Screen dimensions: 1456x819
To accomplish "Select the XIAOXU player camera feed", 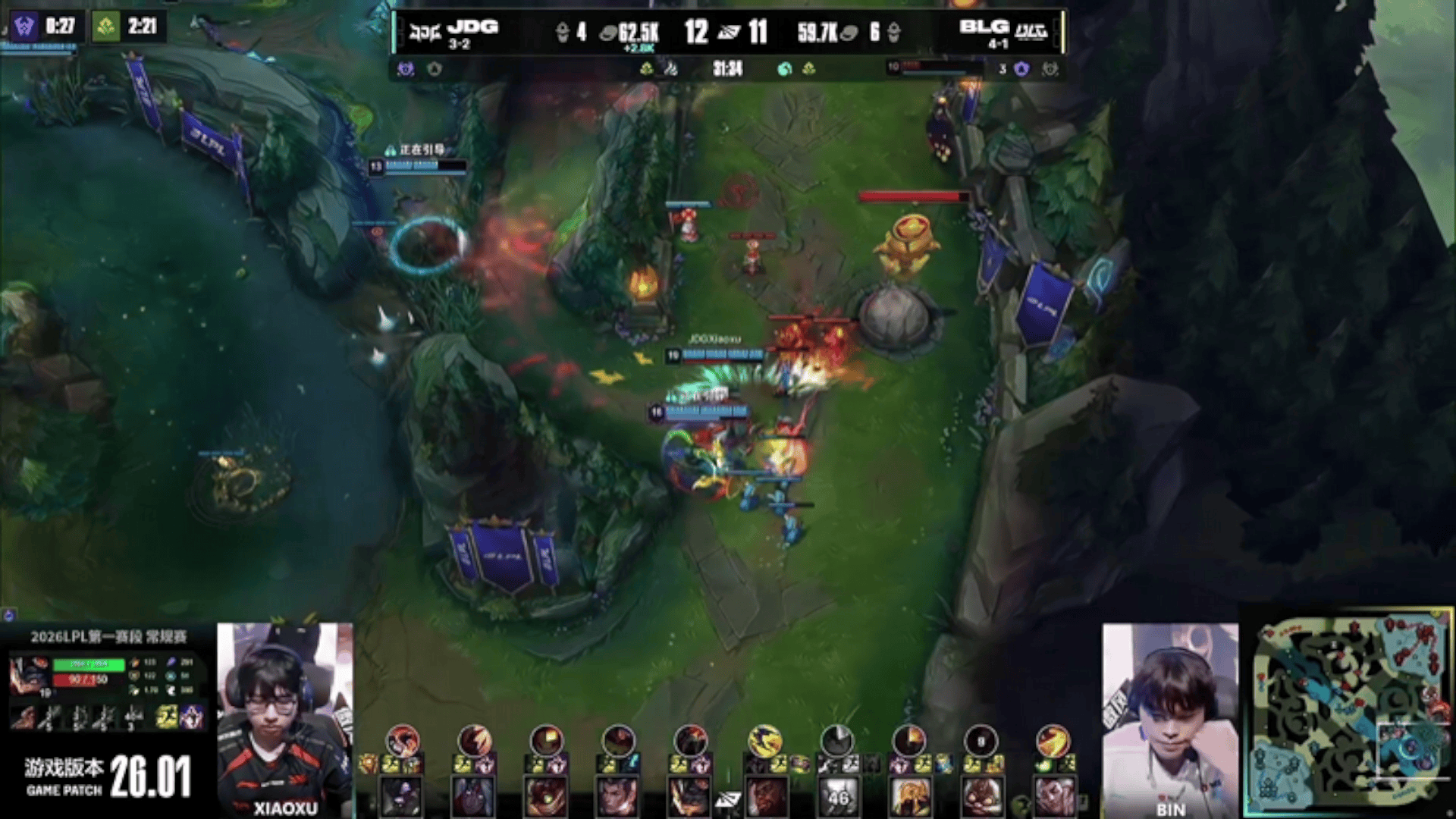I will [284, 719].
